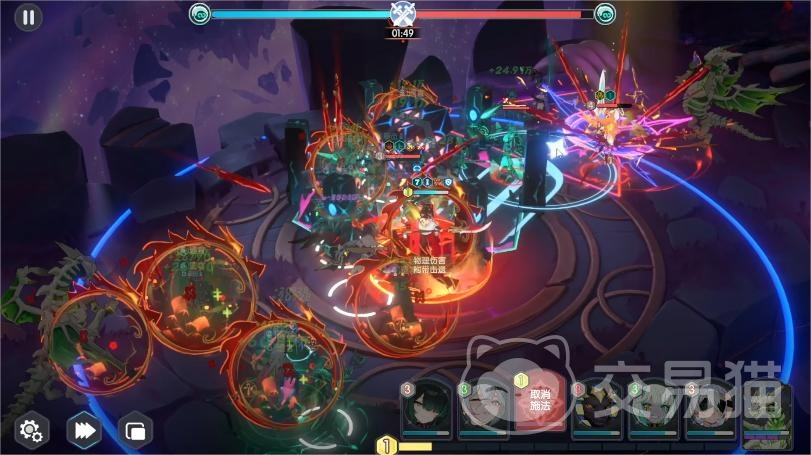The height and width of the screenshot is (455, 811).
Task: Choose the black and yellow striped hero card
Action: click(x=598, y=408)
